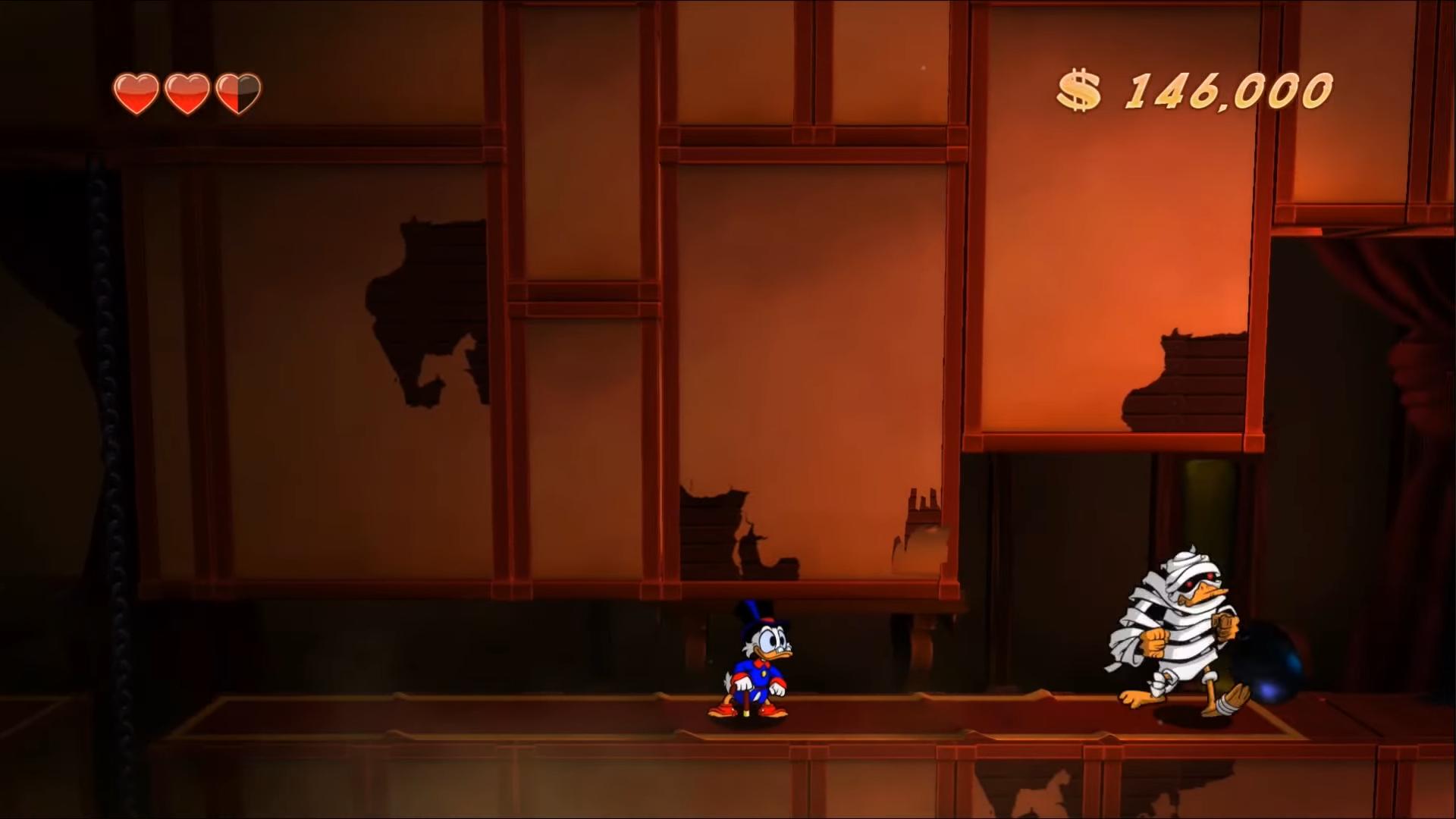Click the first full heart icon

coord(136,91)
